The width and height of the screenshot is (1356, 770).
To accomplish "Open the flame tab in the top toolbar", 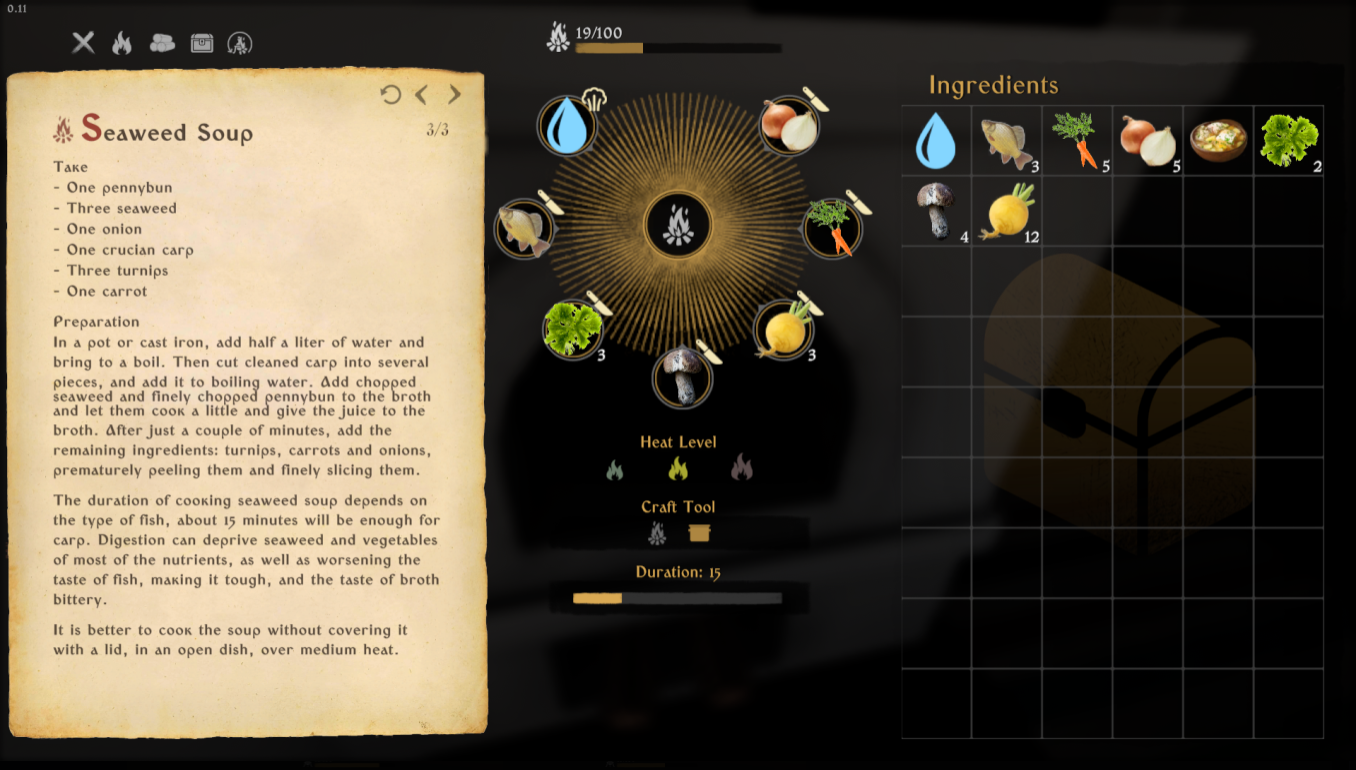I will (122, 43).
